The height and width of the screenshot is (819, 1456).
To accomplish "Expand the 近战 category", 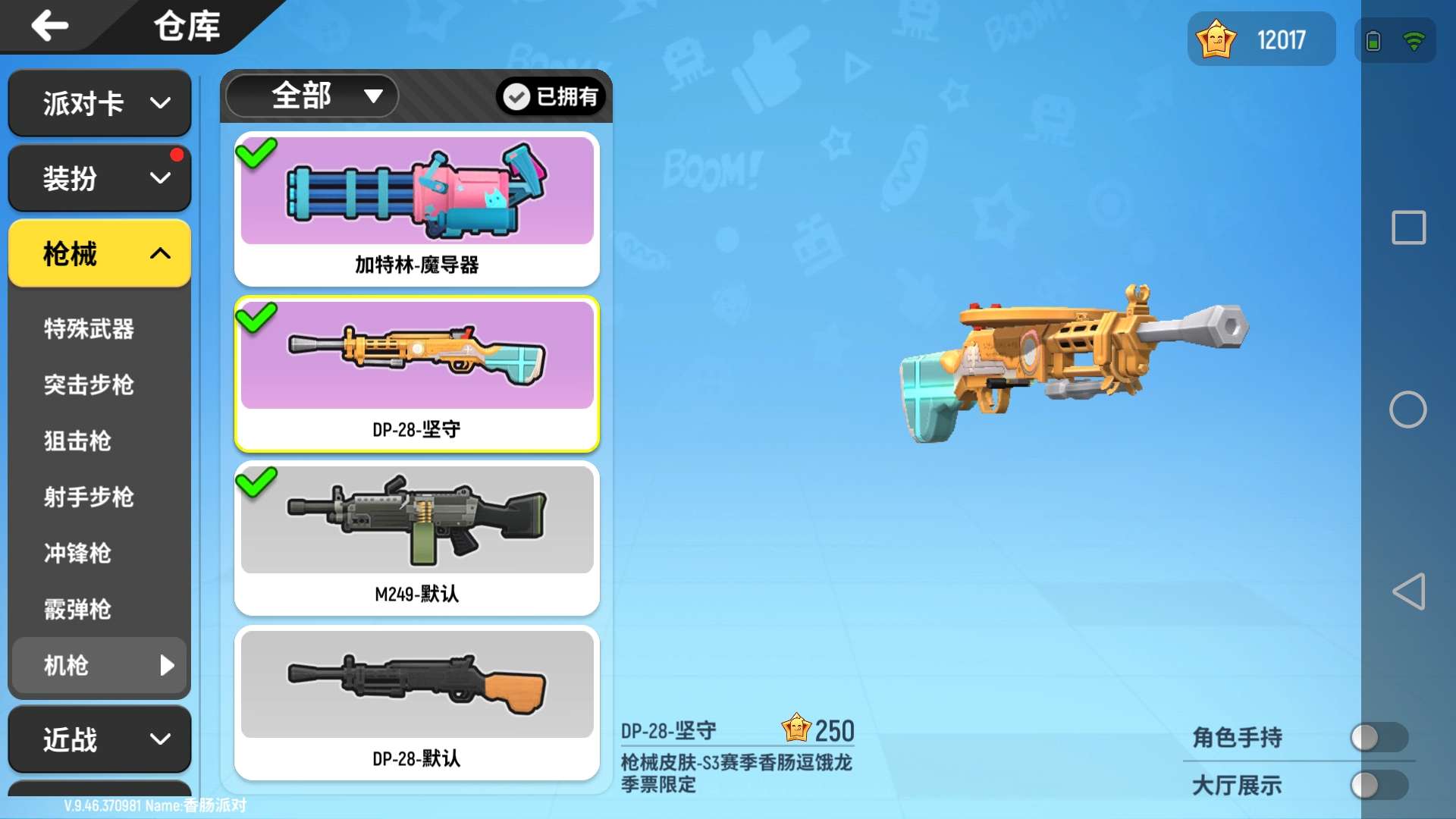I will 99,739.
